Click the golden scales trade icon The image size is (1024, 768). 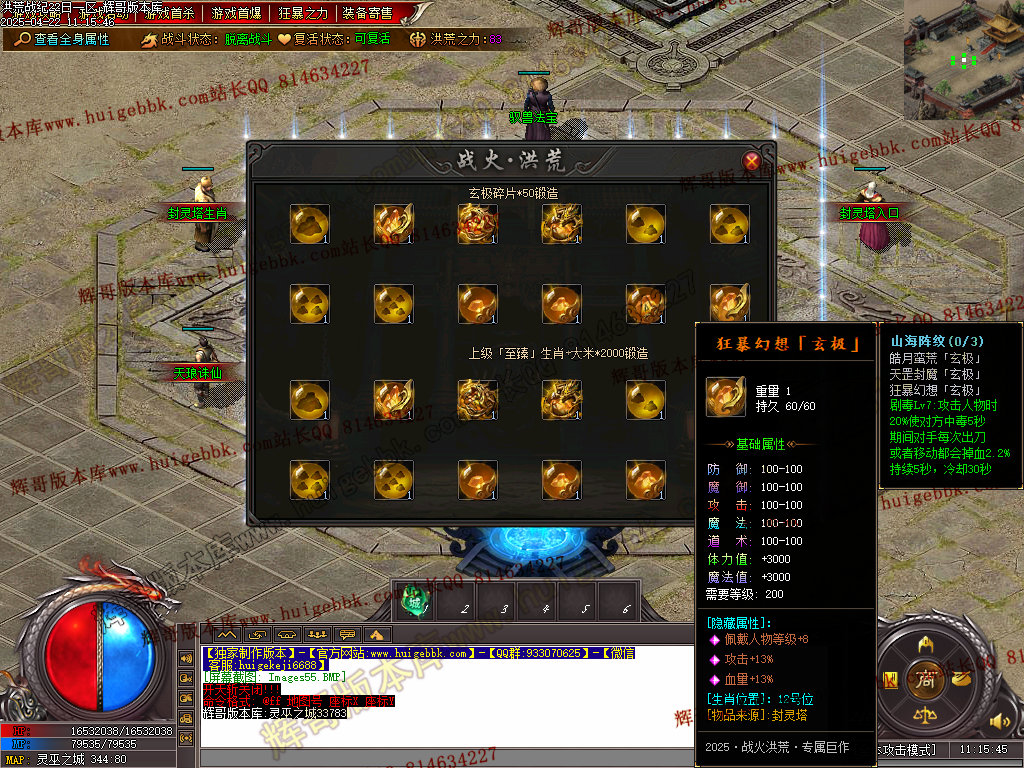tap(927, 718)
